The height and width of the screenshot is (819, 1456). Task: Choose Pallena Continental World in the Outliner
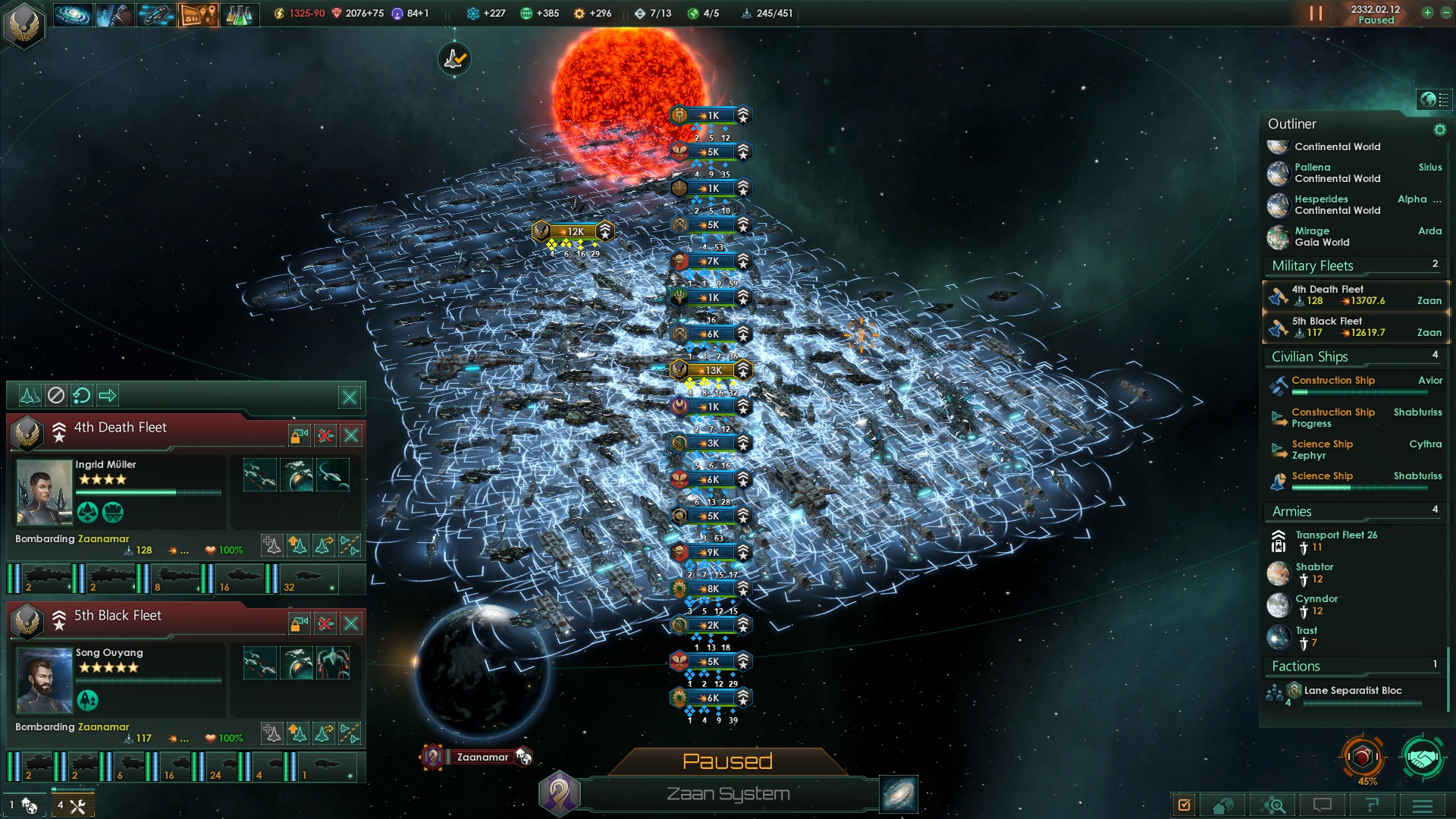[x=1338, y=173]
